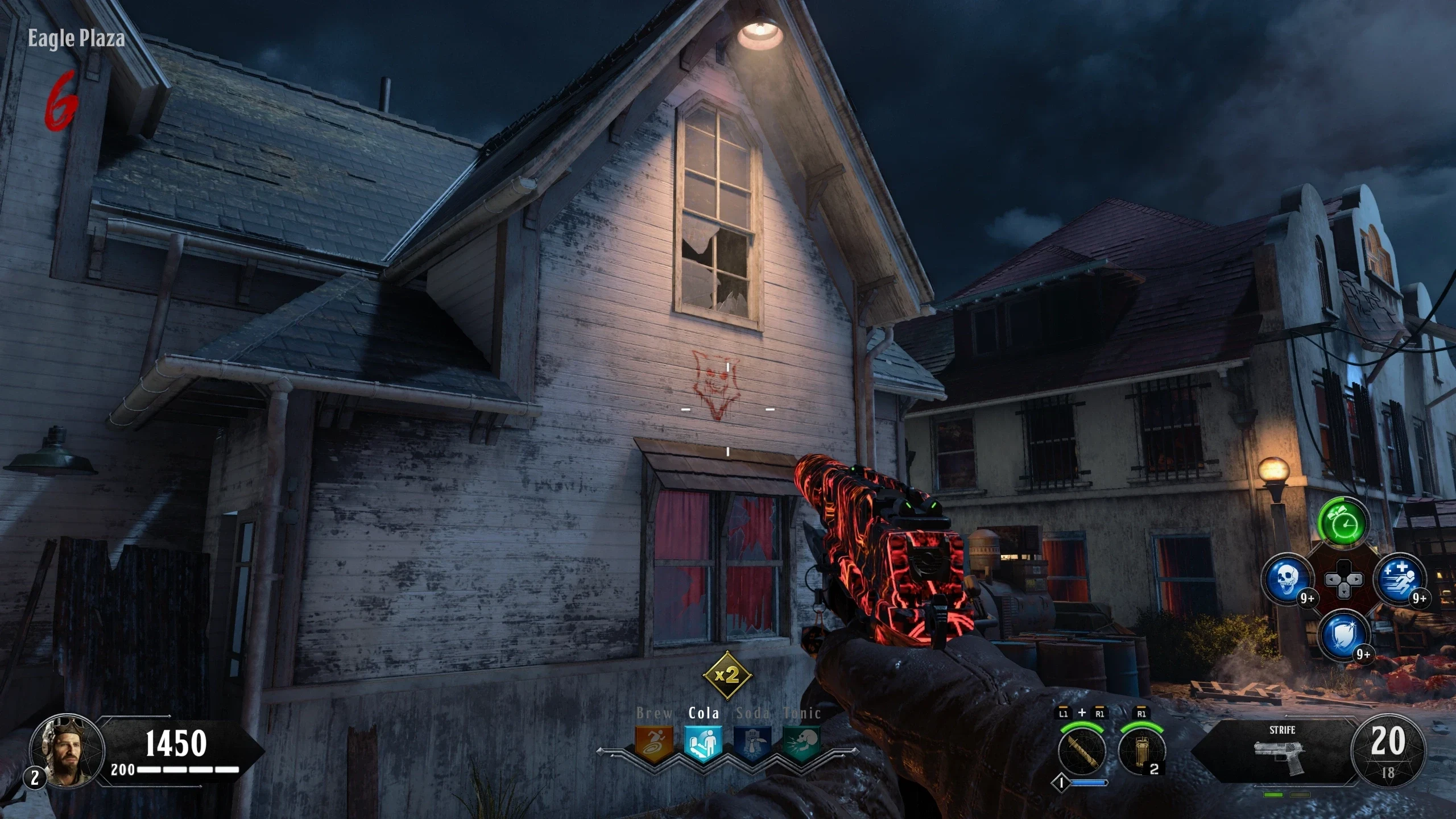Select the teal Tonic skull perk icon
This screenshot has width=1456, height=819.
801,743
